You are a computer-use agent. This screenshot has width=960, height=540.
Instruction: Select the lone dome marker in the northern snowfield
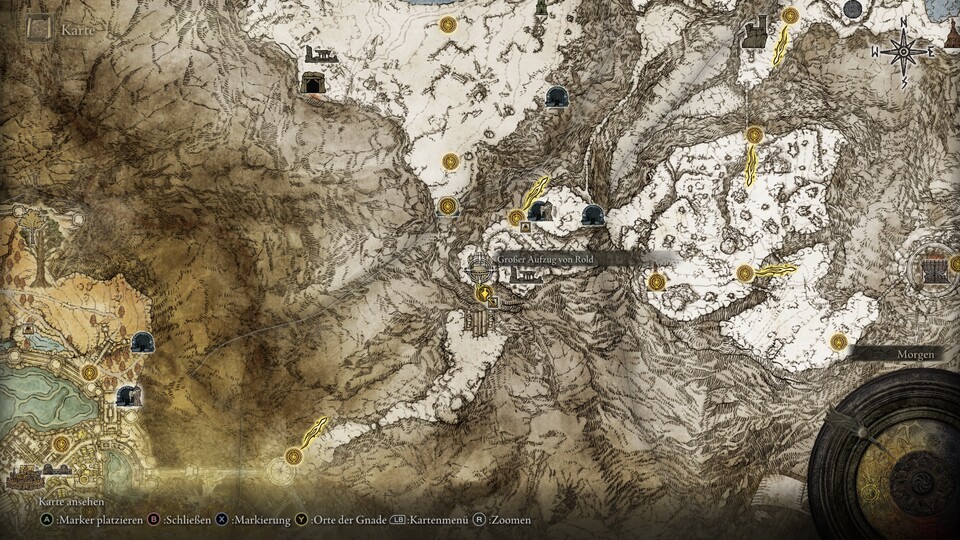click(x=557, y=96)
